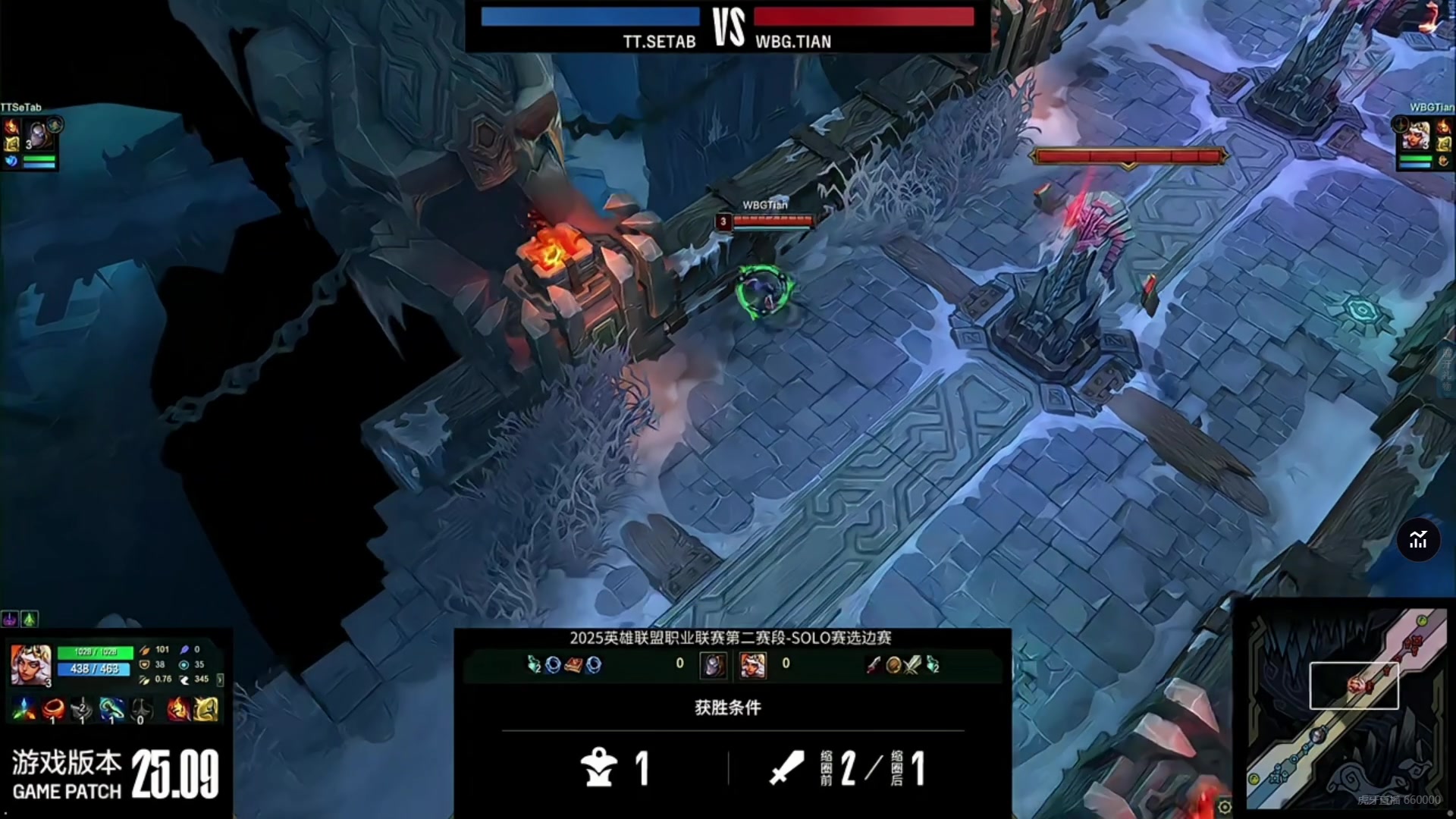Use the Flash summoner spell
1456x819 pixels.
[206, 710]
